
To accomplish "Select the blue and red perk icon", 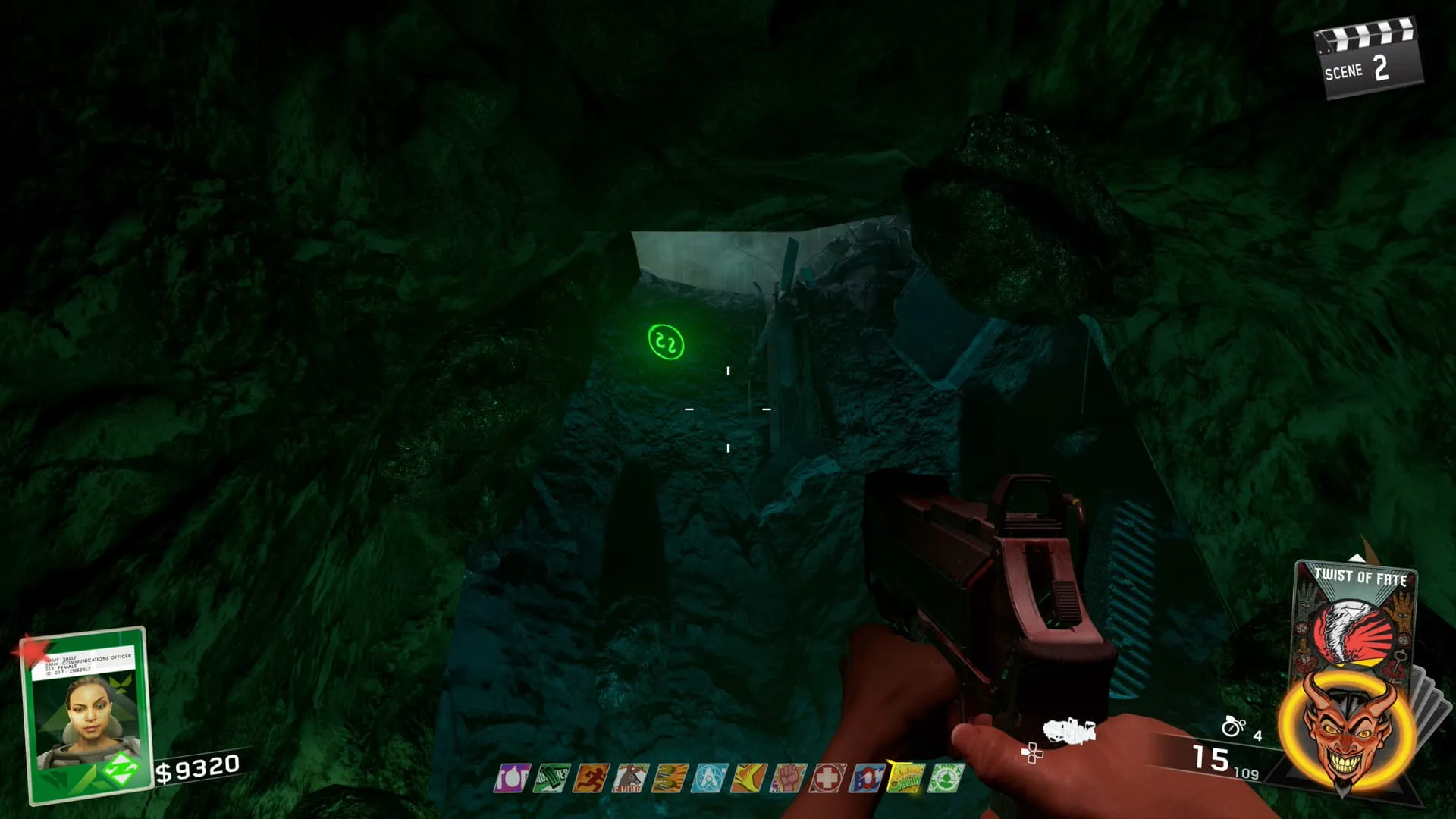I will (866, 779).
